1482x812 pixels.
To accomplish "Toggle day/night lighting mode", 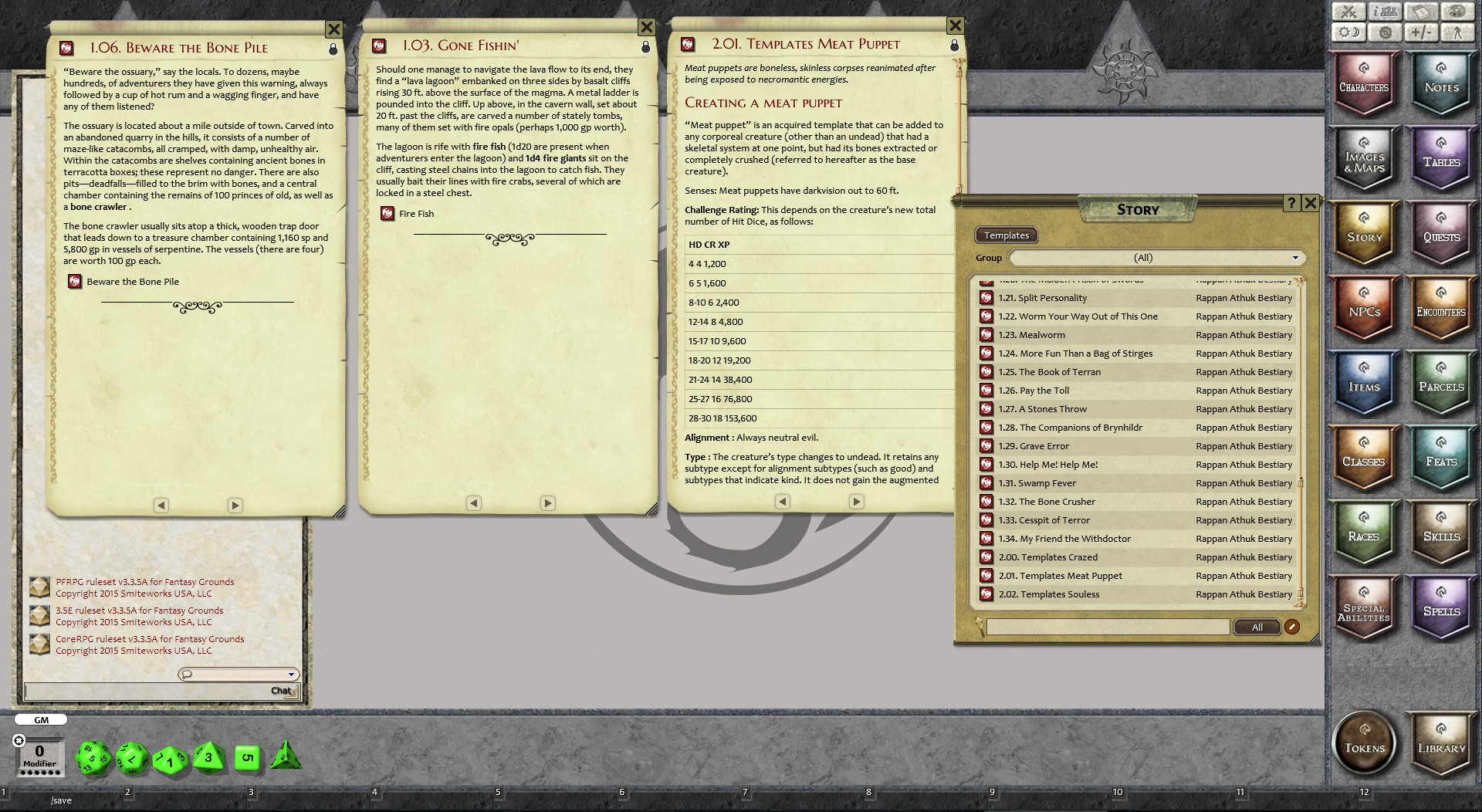I will click(x=1348, y=32).
